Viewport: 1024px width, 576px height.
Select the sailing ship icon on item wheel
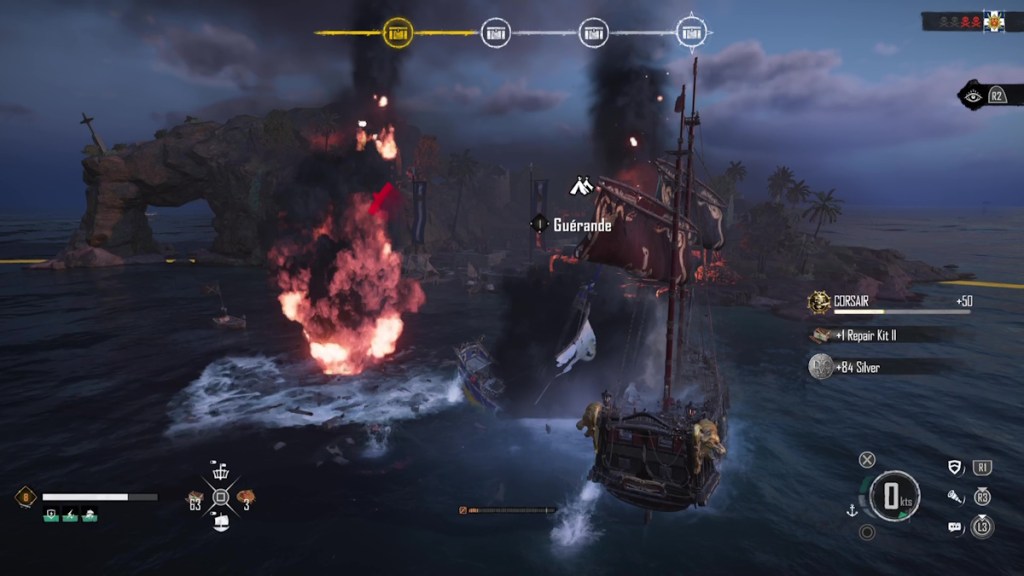click(x=221, y=521)
